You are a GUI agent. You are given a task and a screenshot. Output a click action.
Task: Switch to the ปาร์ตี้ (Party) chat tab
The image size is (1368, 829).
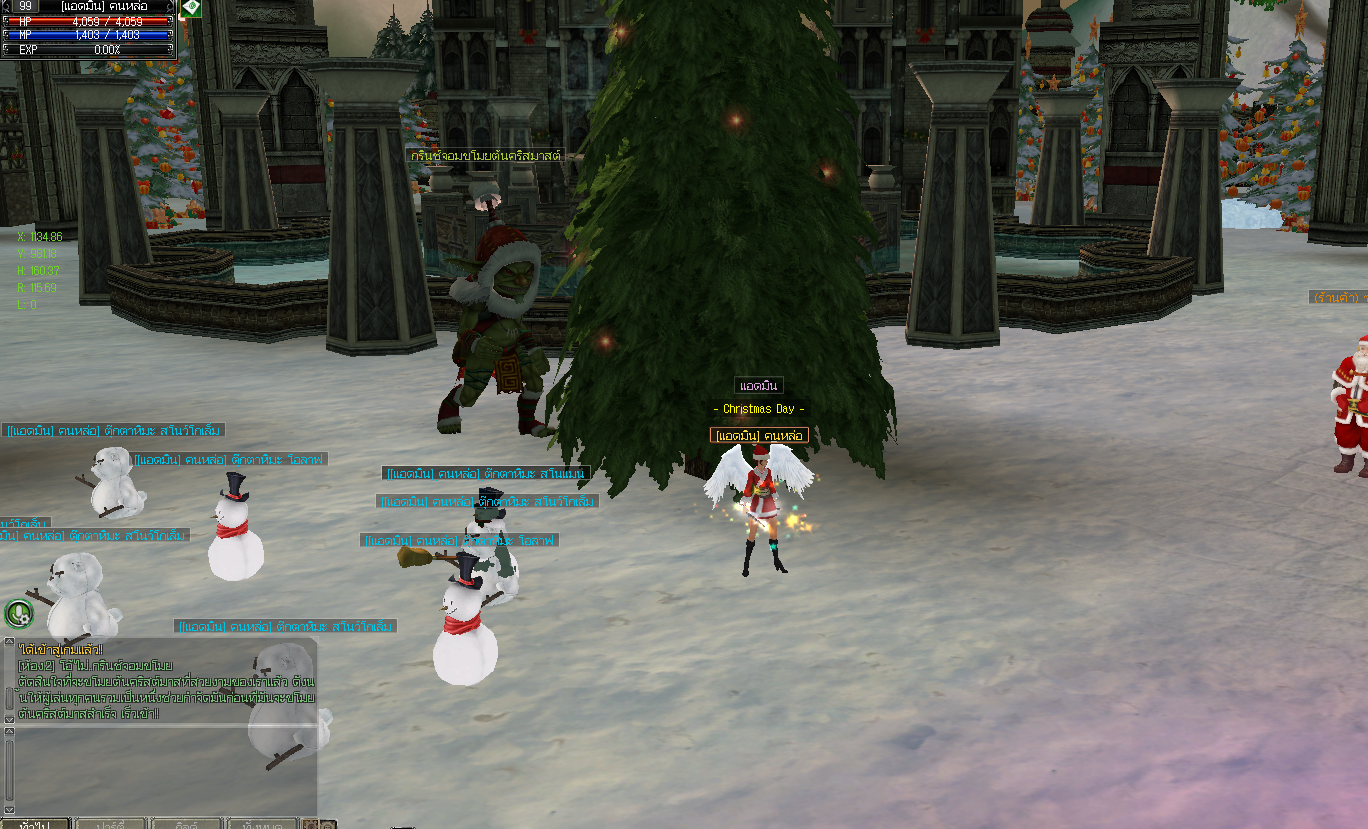(x=110, y=824)
